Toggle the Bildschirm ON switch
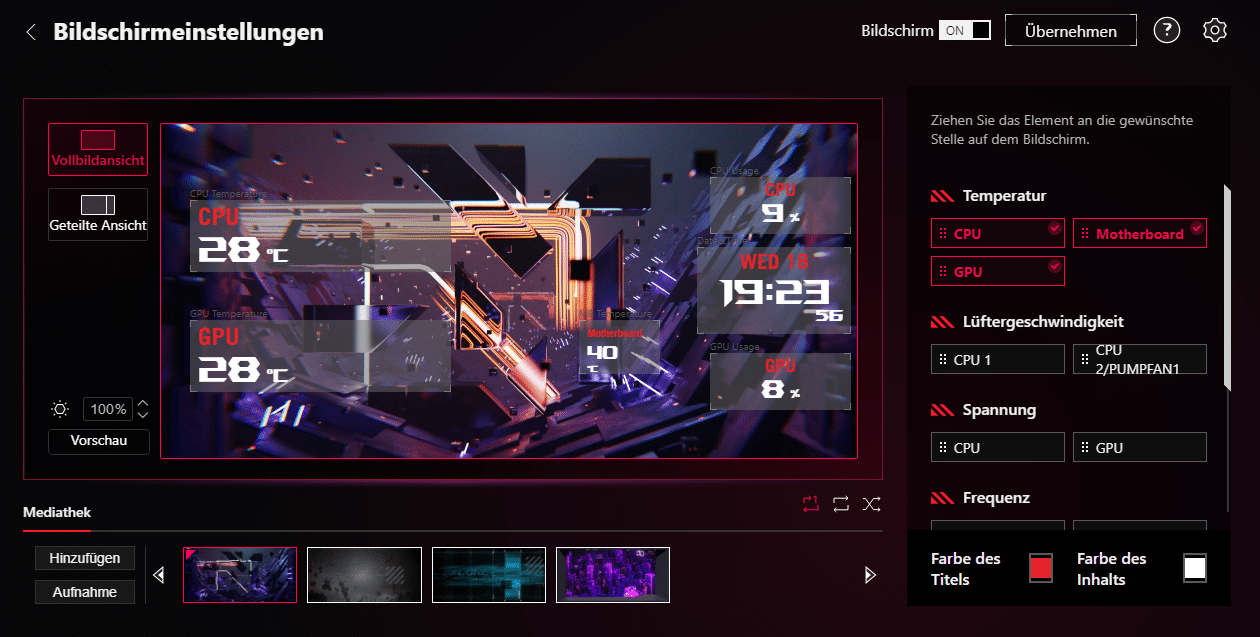Viewport: 1260px width, 637px height. pyautogui.click(x=964, y=30)
